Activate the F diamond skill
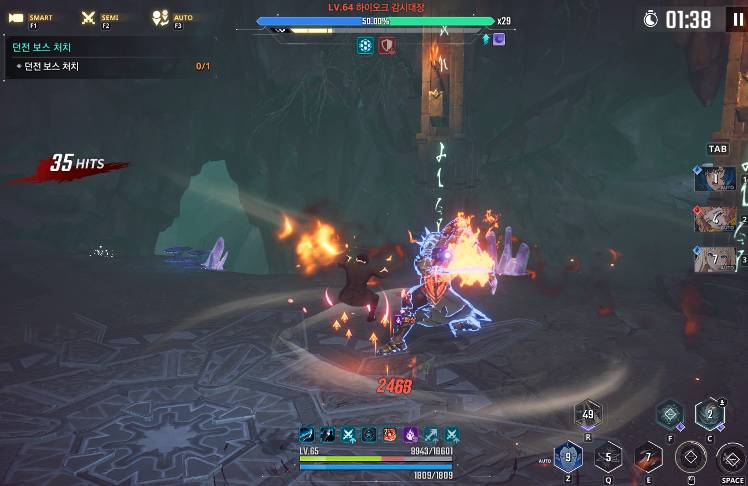748x486 pixels. pos(669,413)
